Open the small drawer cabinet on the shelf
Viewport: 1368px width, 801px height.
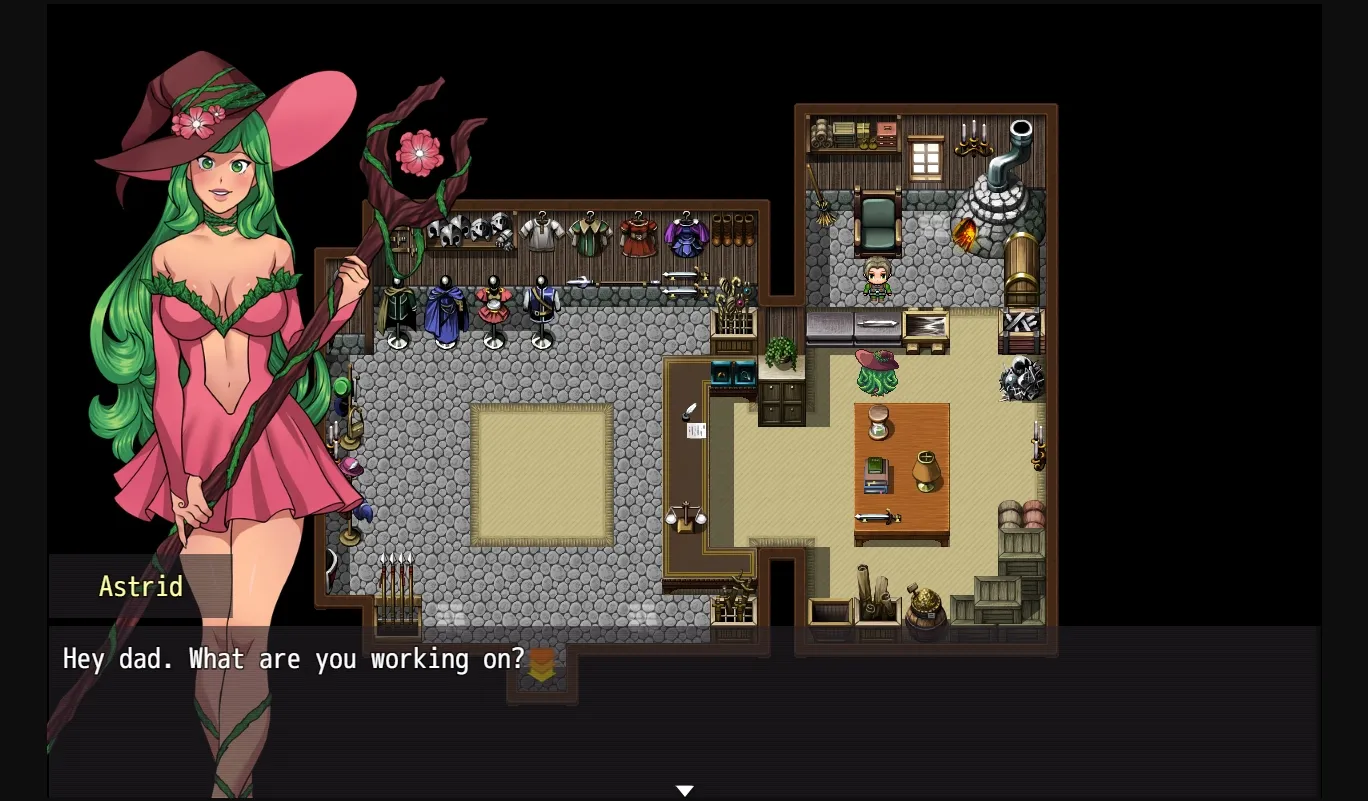pyautogui.click(x=884, y=135)
